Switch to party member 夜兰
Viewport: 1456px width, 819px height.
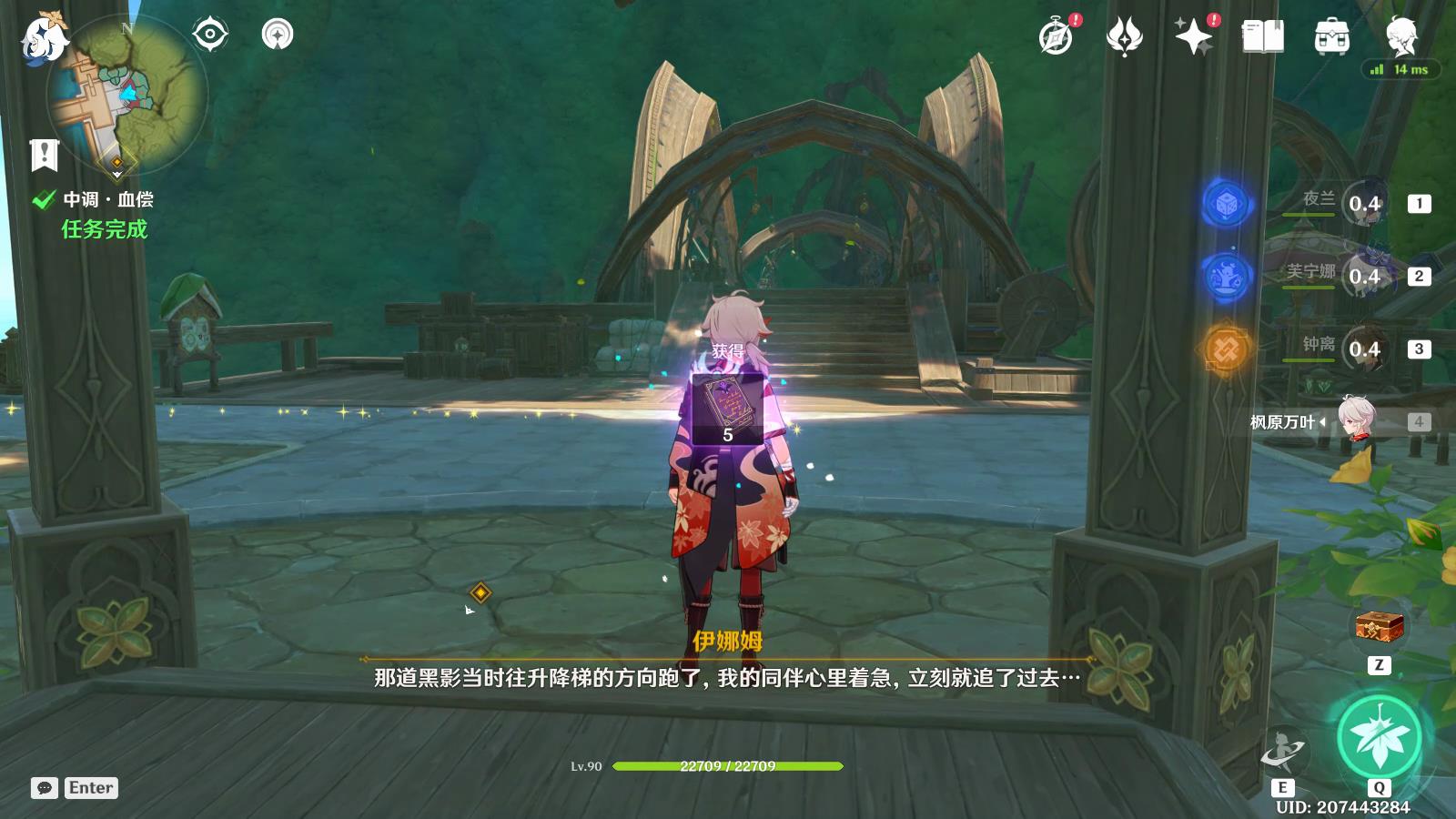pyautogui.click(x=1362, y=203)
